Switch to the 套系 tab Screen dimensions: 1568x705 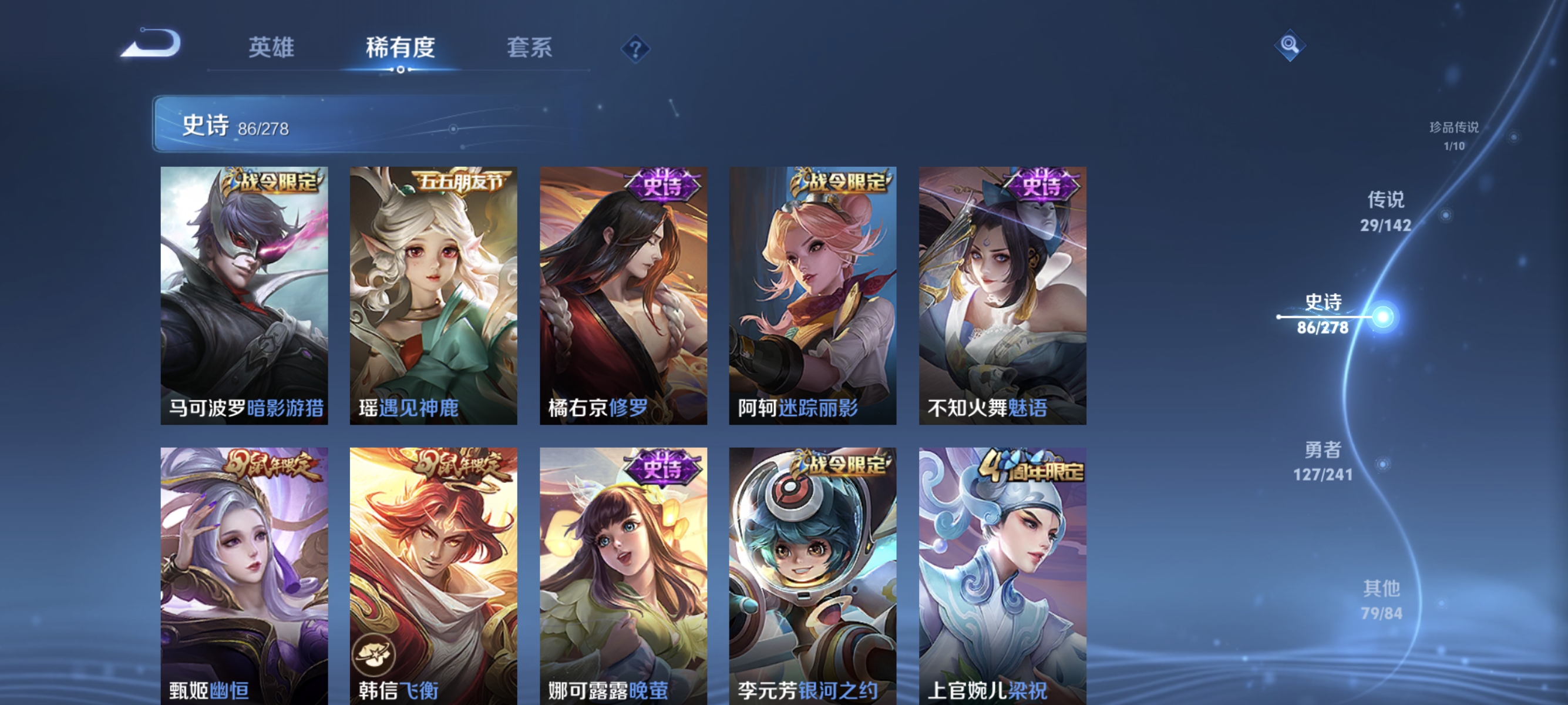(x=531, y=48)
